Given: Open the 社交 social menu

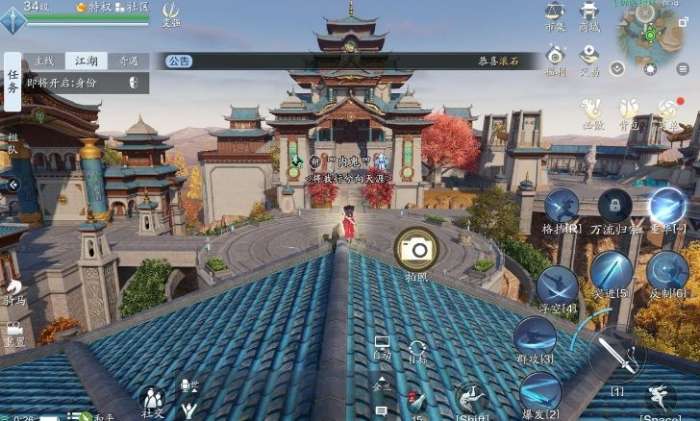Looking at the screenshot, I should tap(152, 401).
